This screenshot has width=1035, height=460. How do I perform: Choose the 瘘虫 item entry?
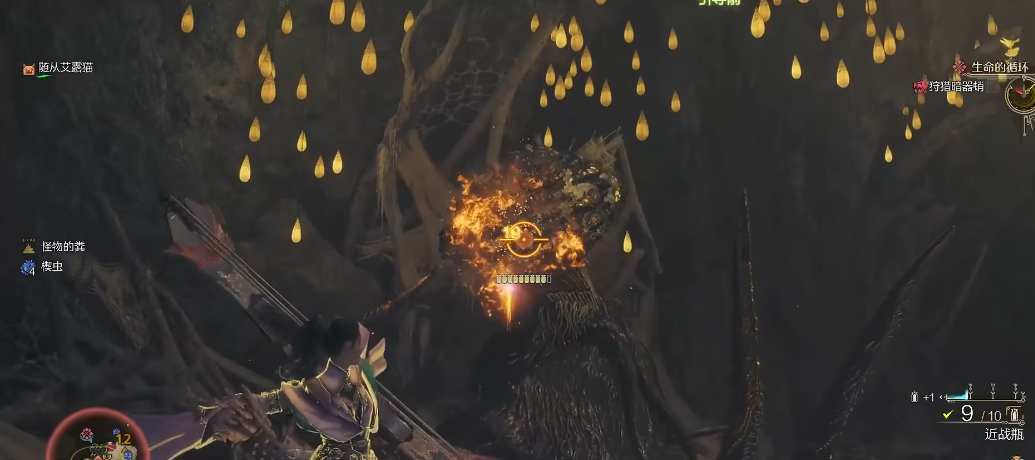click(x=51, y=267)
